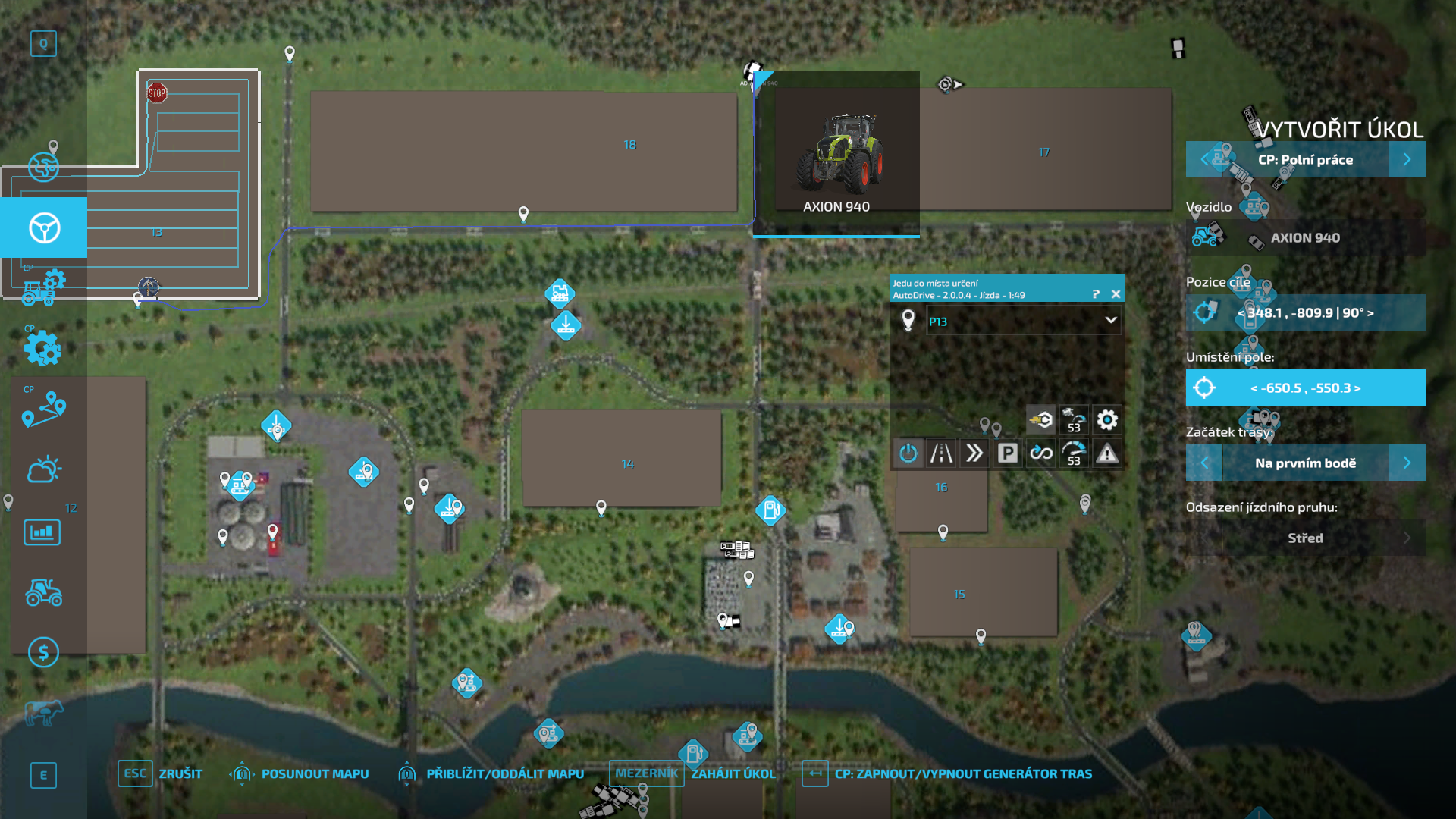Activate AutoDrive parking P button
Screen dimensions: 1456x819
coord(1007,453)
